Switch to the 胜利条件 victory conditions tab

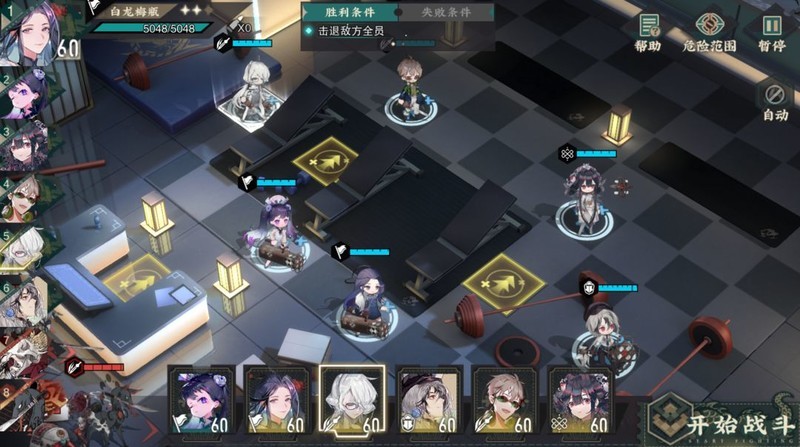click(350, 12)
